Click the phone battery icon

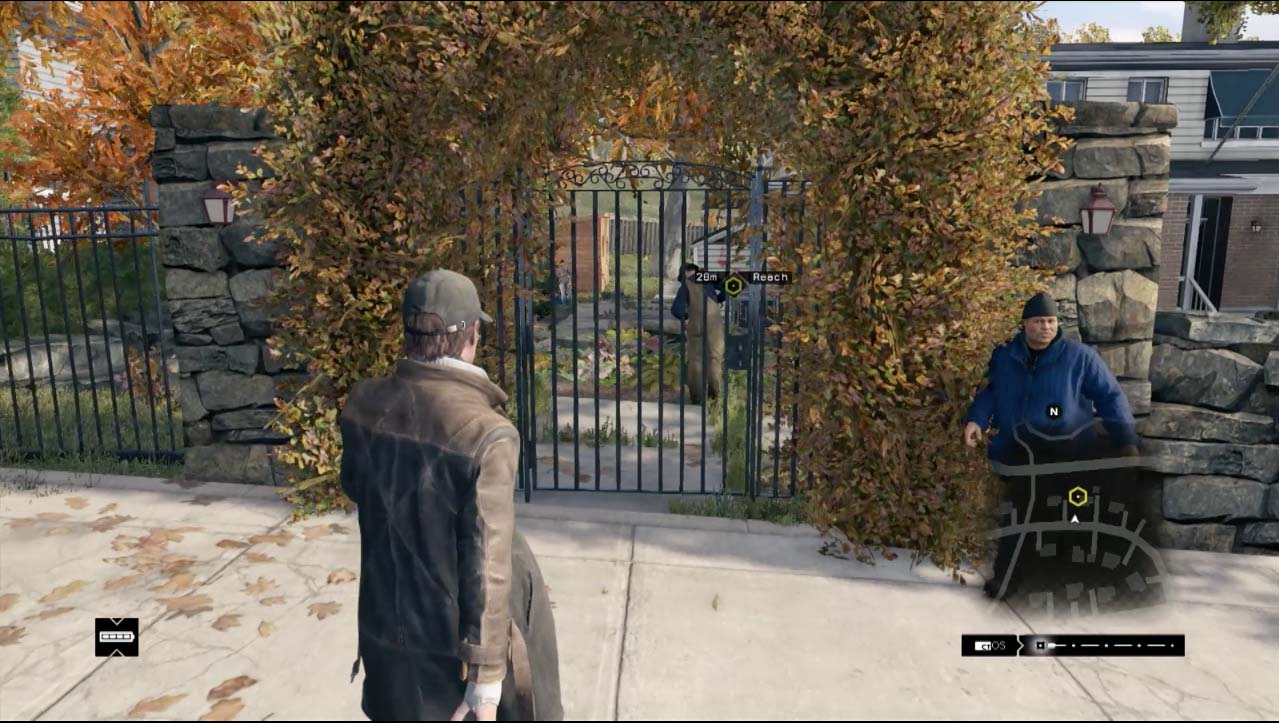117,637
